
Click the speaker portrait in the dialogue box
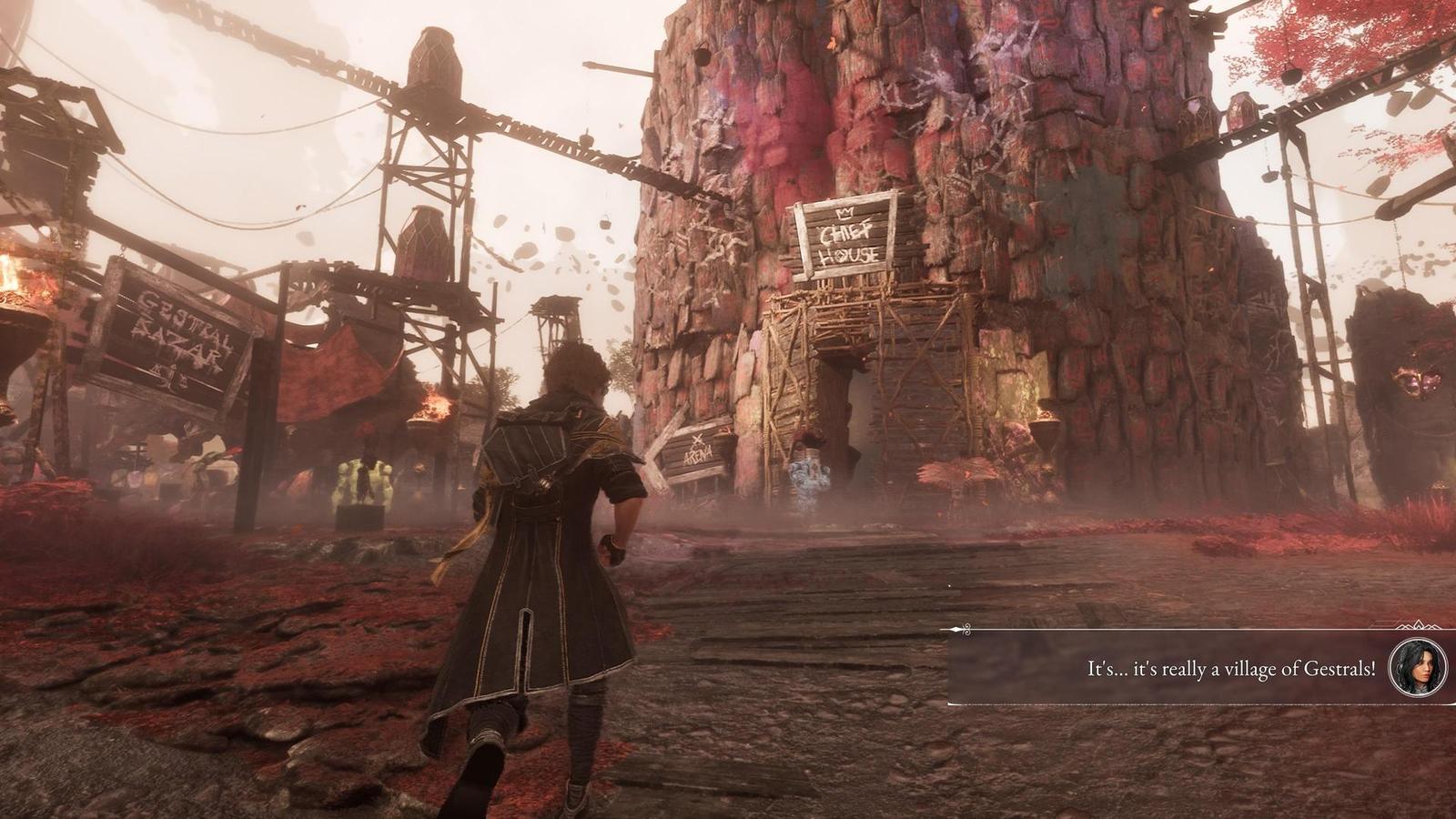point(1418,668)
